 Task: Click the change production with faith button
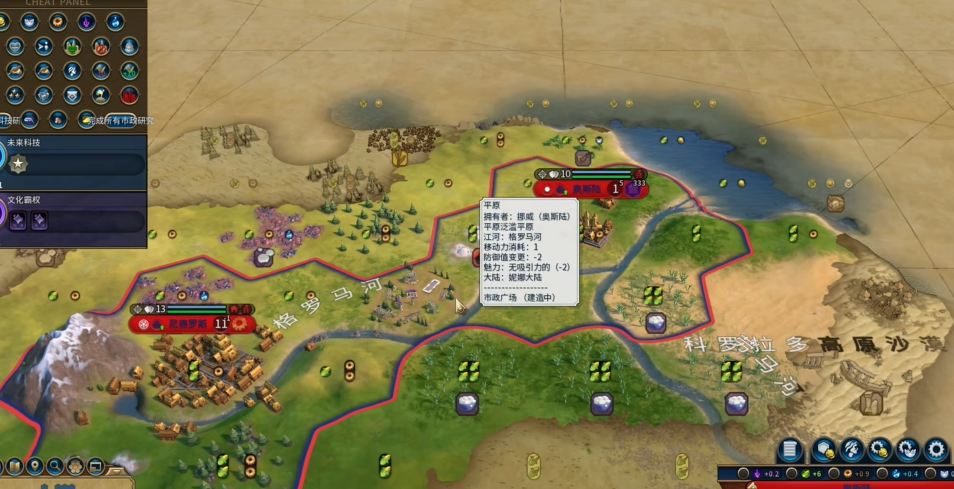coord(909,451)
